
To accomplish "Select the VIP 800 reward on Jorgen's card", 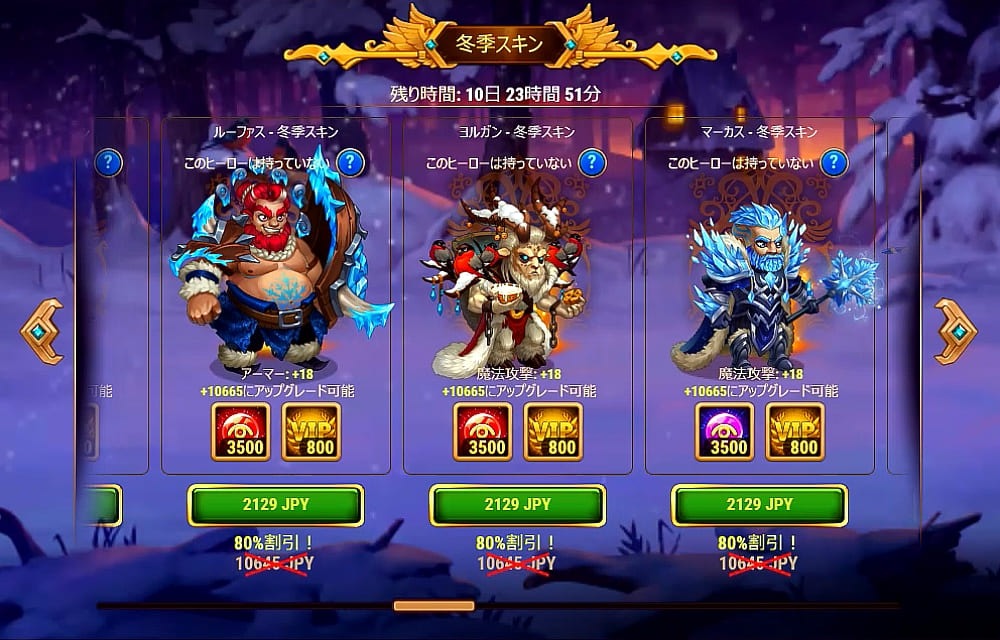I will pos(553,431).
